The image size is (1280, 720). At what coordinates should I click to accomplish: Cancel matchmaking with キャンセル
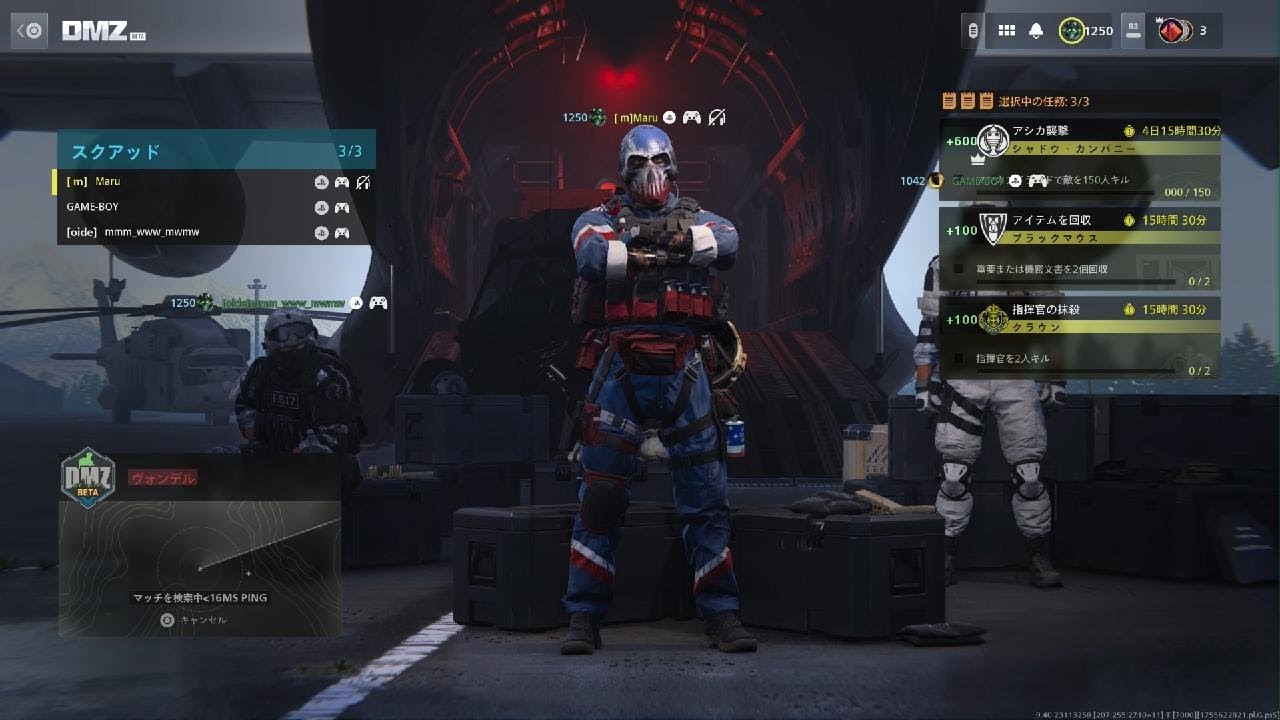(x=194, y=620)
